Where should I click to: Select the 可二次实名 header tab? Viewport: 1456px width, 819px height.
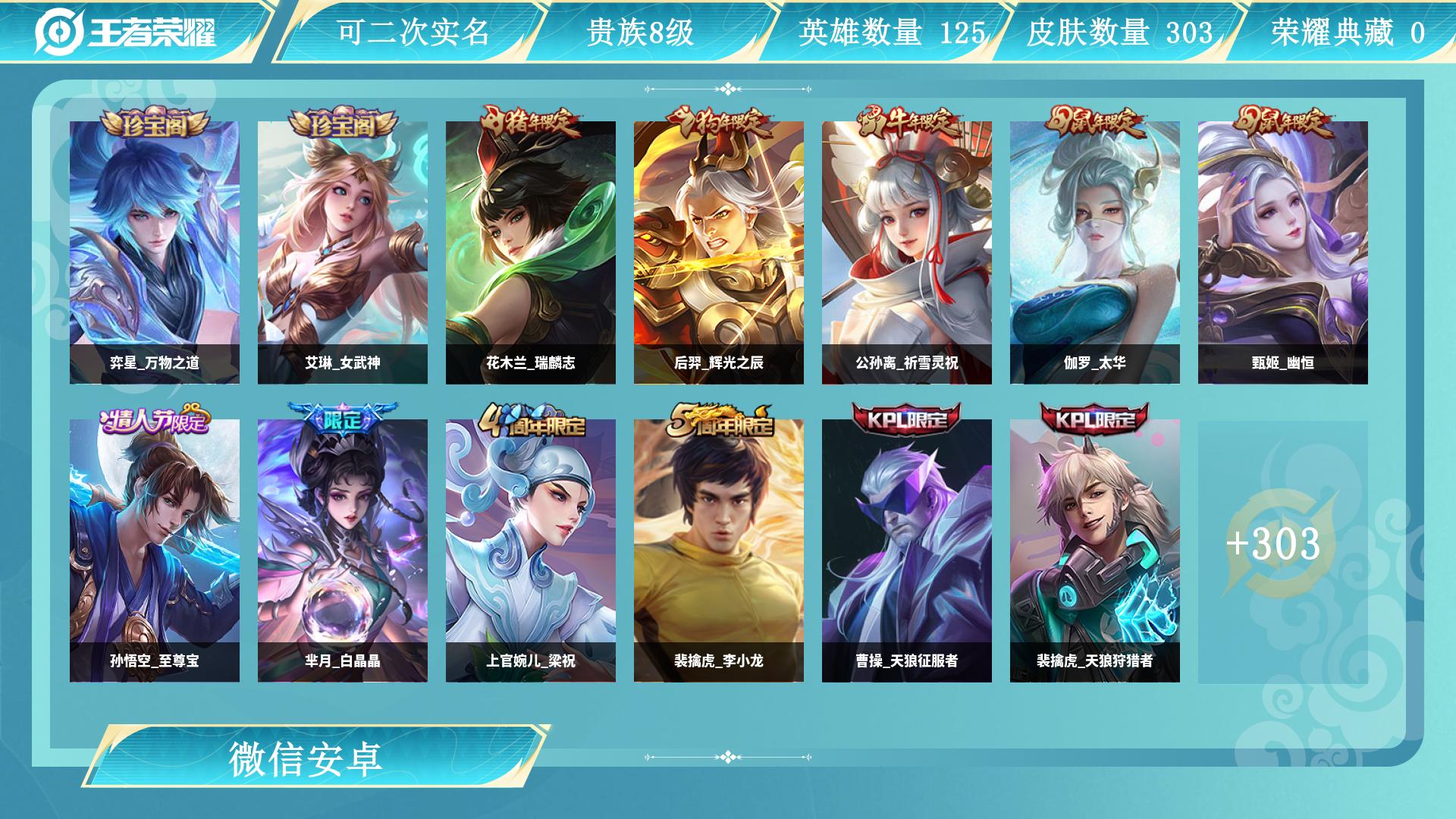413,32
